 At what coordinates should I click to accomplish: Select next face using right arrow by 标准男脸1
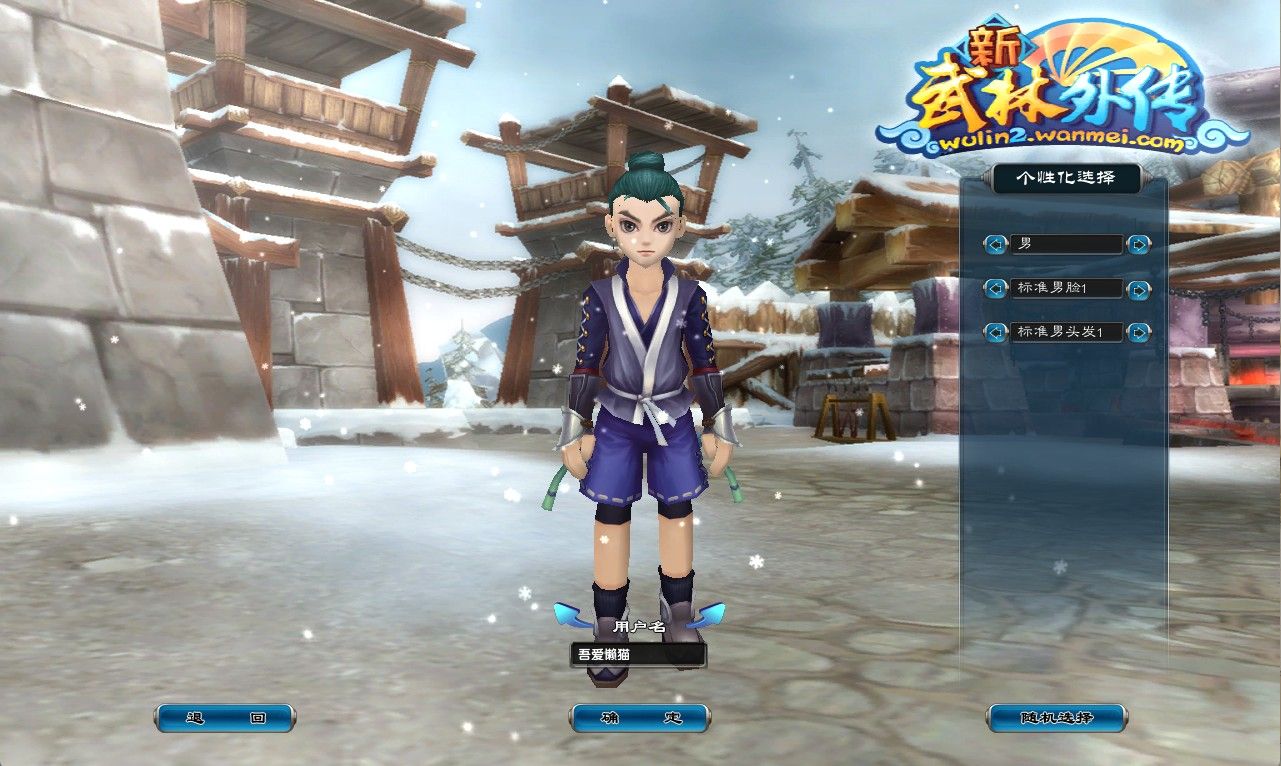[x=1138, y=289]
